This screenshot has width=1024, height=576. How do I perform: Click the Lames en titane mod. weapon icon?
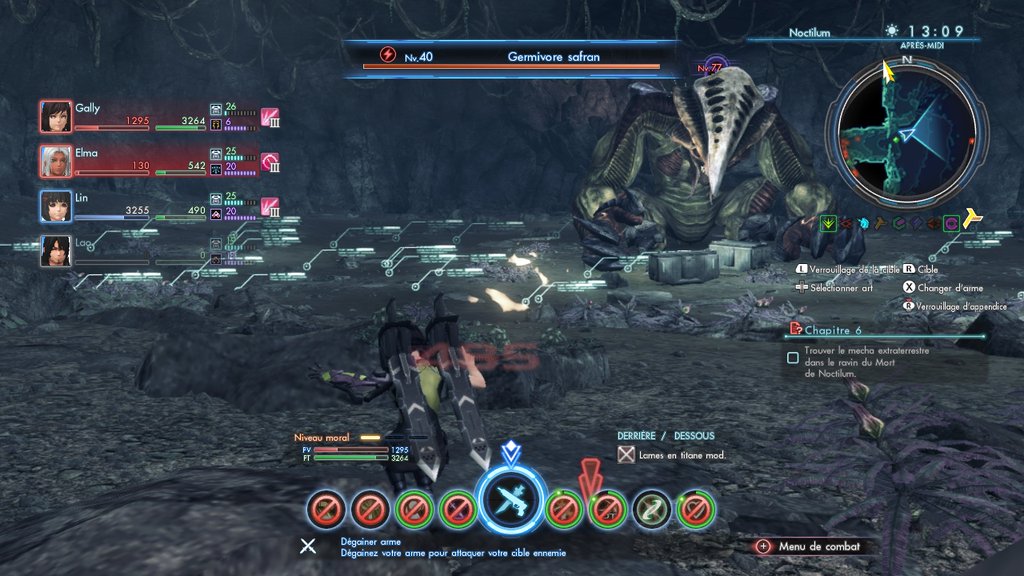click(x=626, y=455)
